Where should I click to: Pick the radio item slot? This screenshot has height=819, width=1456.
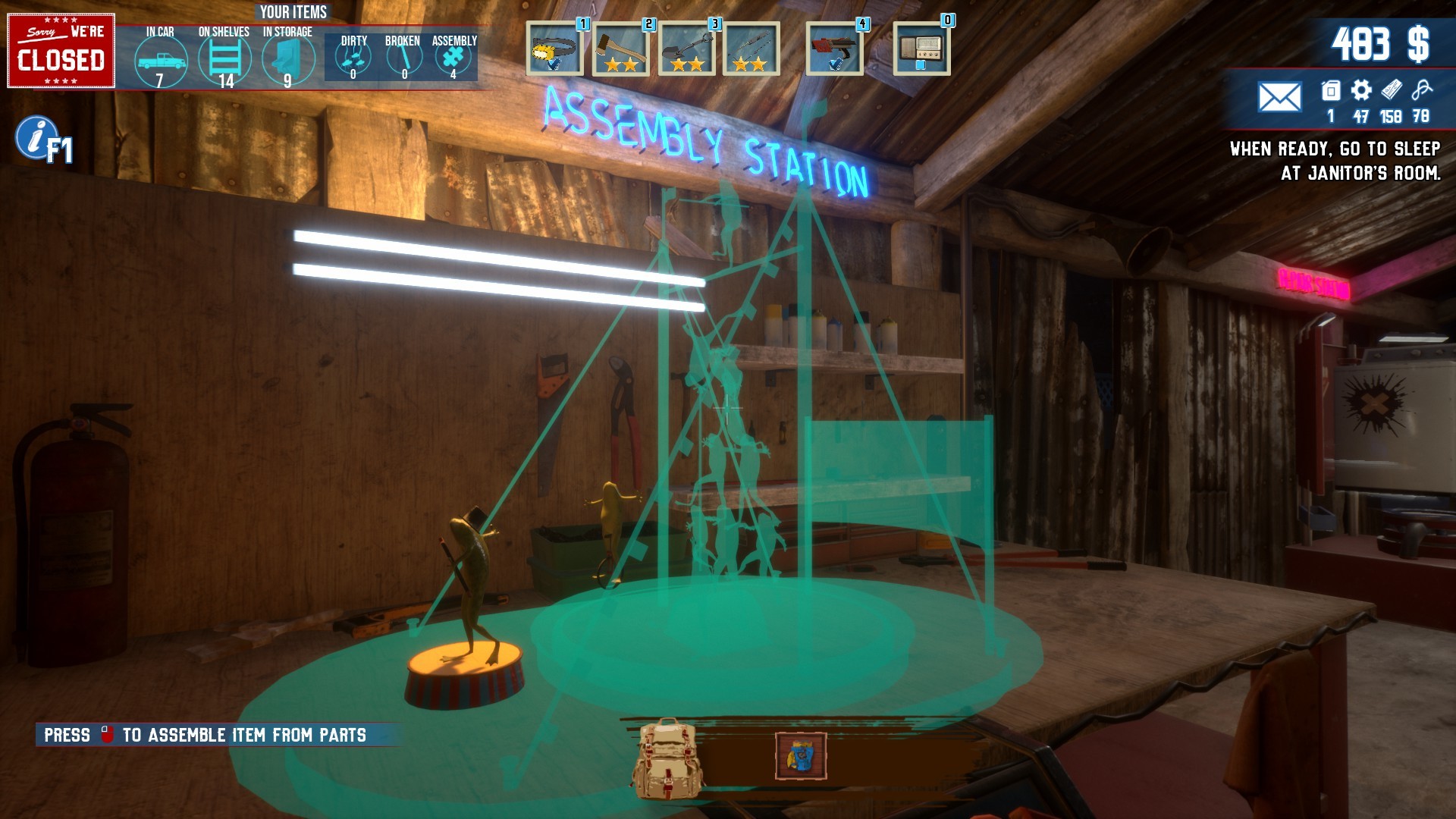[x=921, y=50]
